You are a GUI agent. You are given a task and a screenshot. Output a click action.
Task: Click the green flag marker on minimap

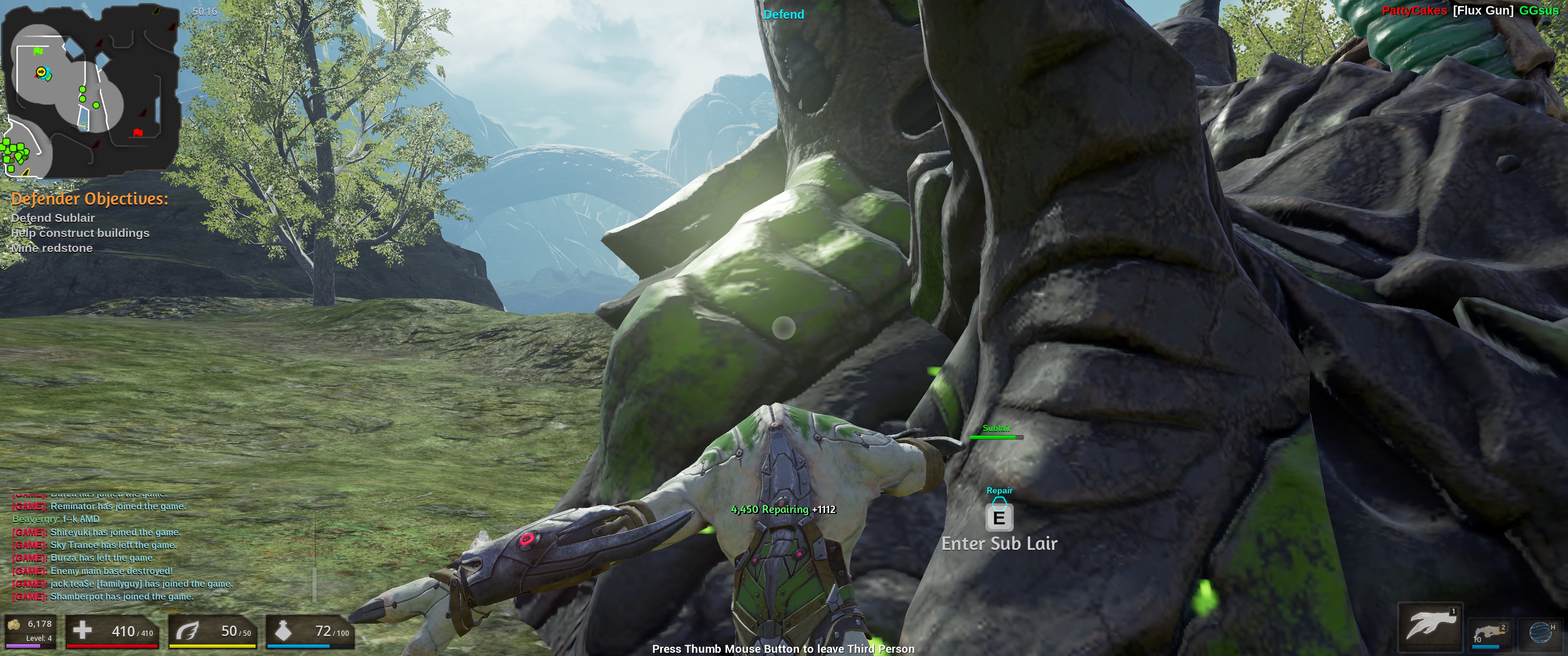tap(39, 52)
